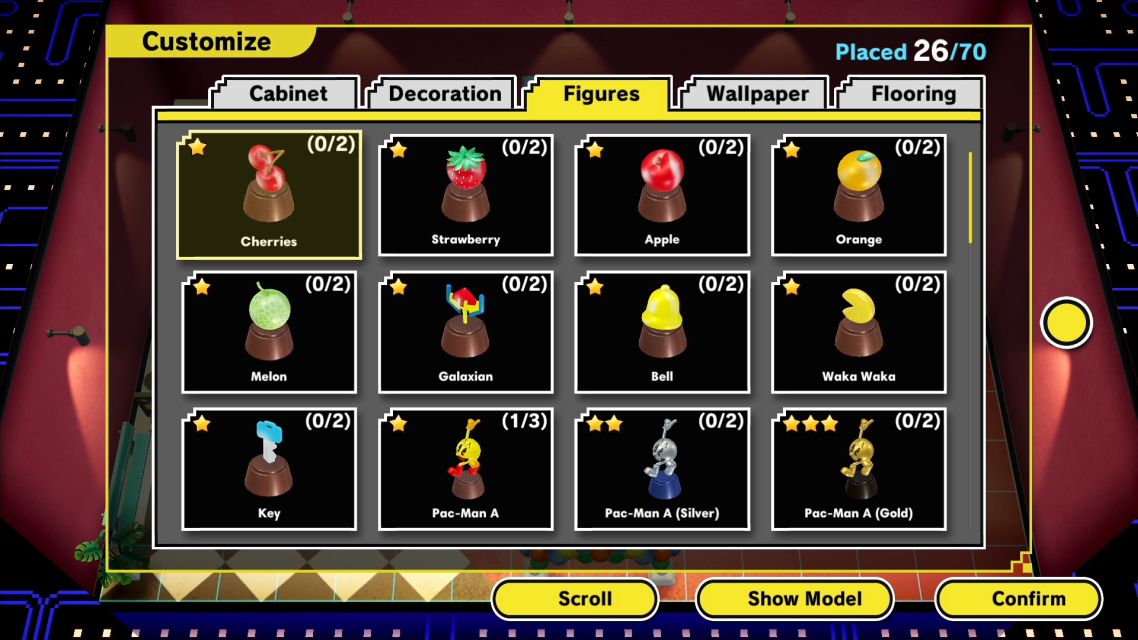Confirm the figure selection
The height and width of the screenshot is (640, 1138).
click(1028, 599)
